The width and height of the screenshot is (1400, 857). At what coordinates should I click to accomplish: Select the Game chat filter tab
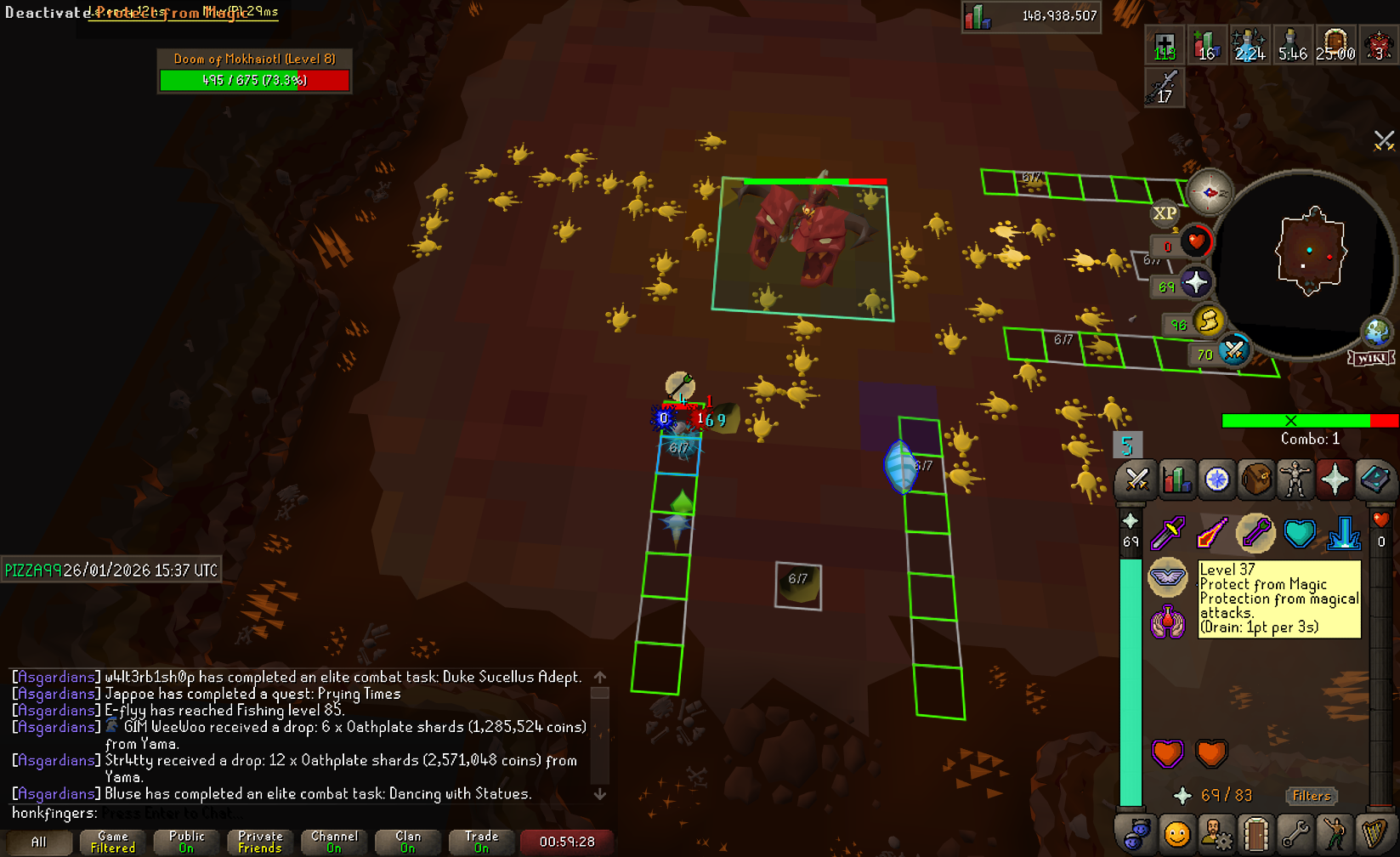tap(113, 842)
